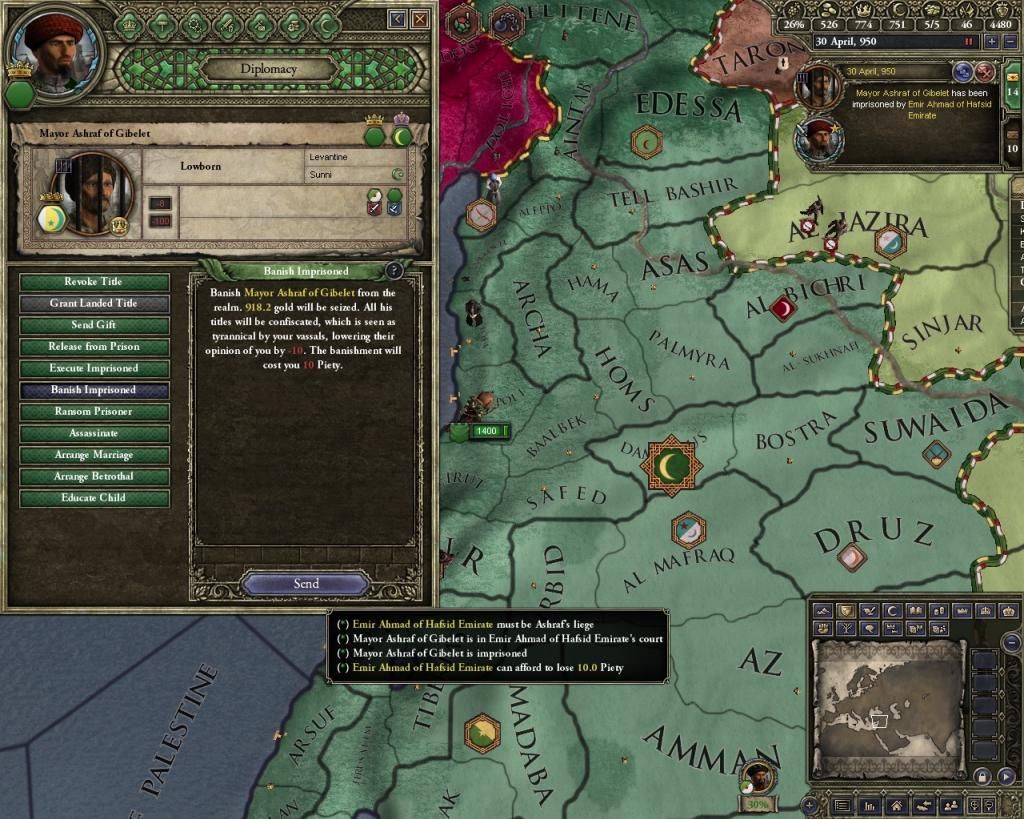Screen dimensions: 1024x819
Task: Choose the Ransom Prisoner option
Action: tap(94, 412)
